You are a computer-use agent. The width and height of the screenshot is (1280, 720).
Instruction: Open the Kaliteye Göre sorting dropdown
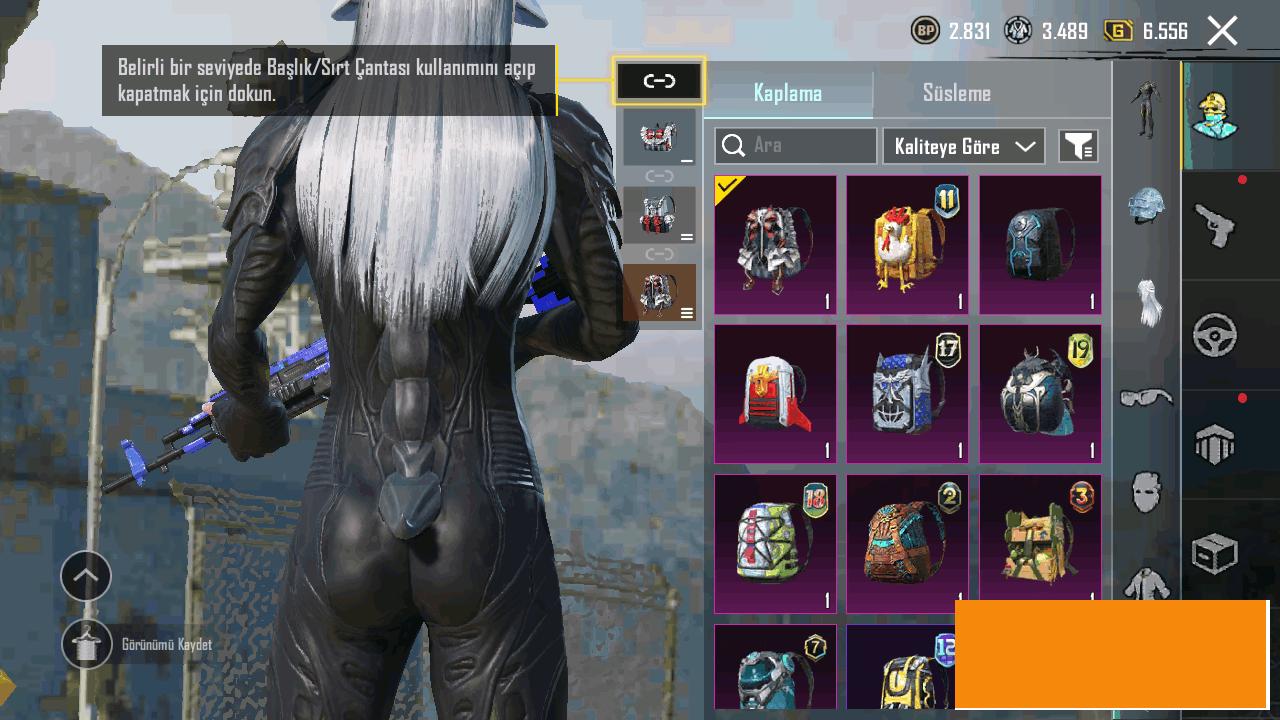[964, 146]
